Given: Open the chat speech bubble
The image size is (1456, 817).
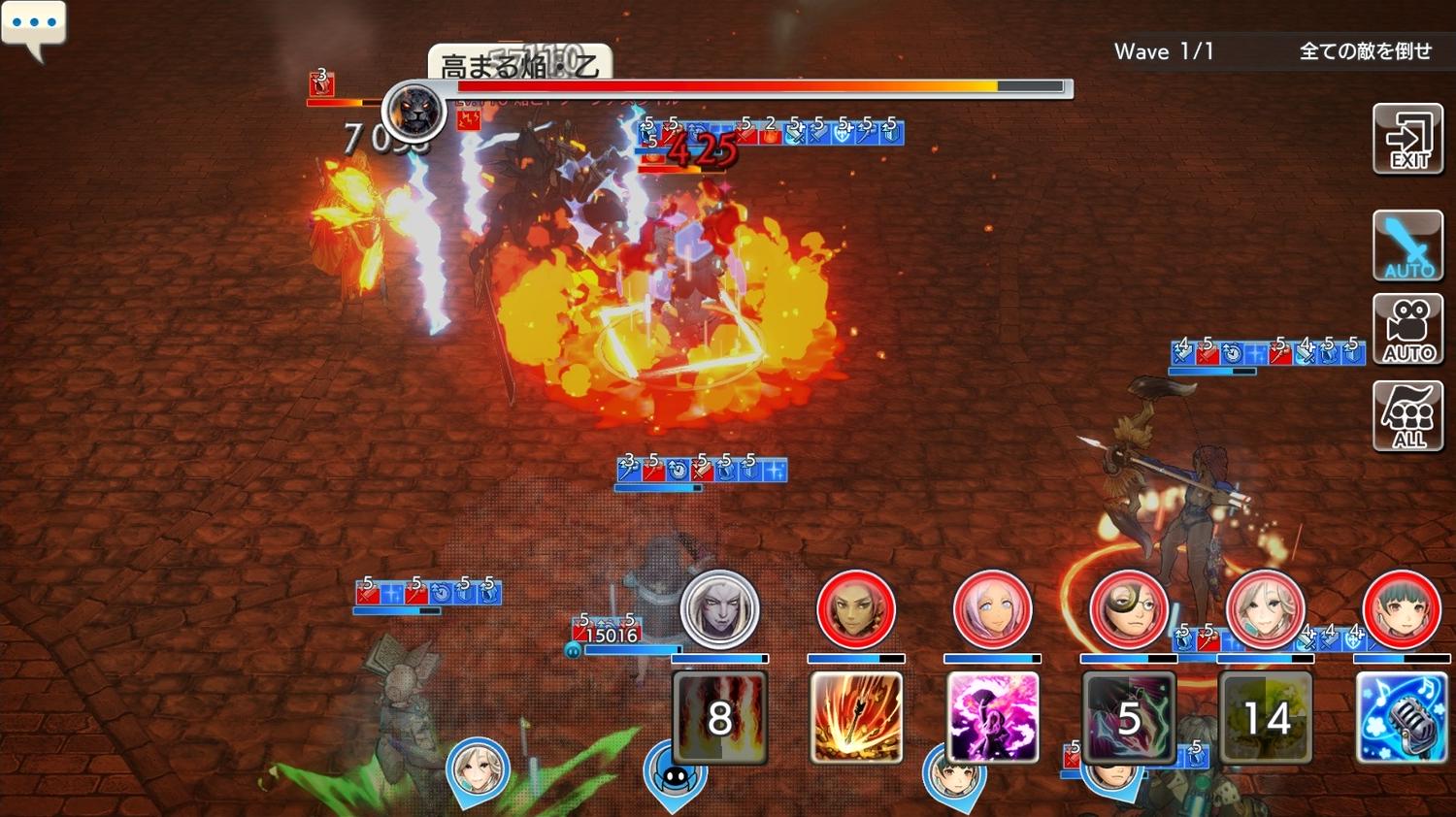Looking at the screenshot, I should click(34, 26).
